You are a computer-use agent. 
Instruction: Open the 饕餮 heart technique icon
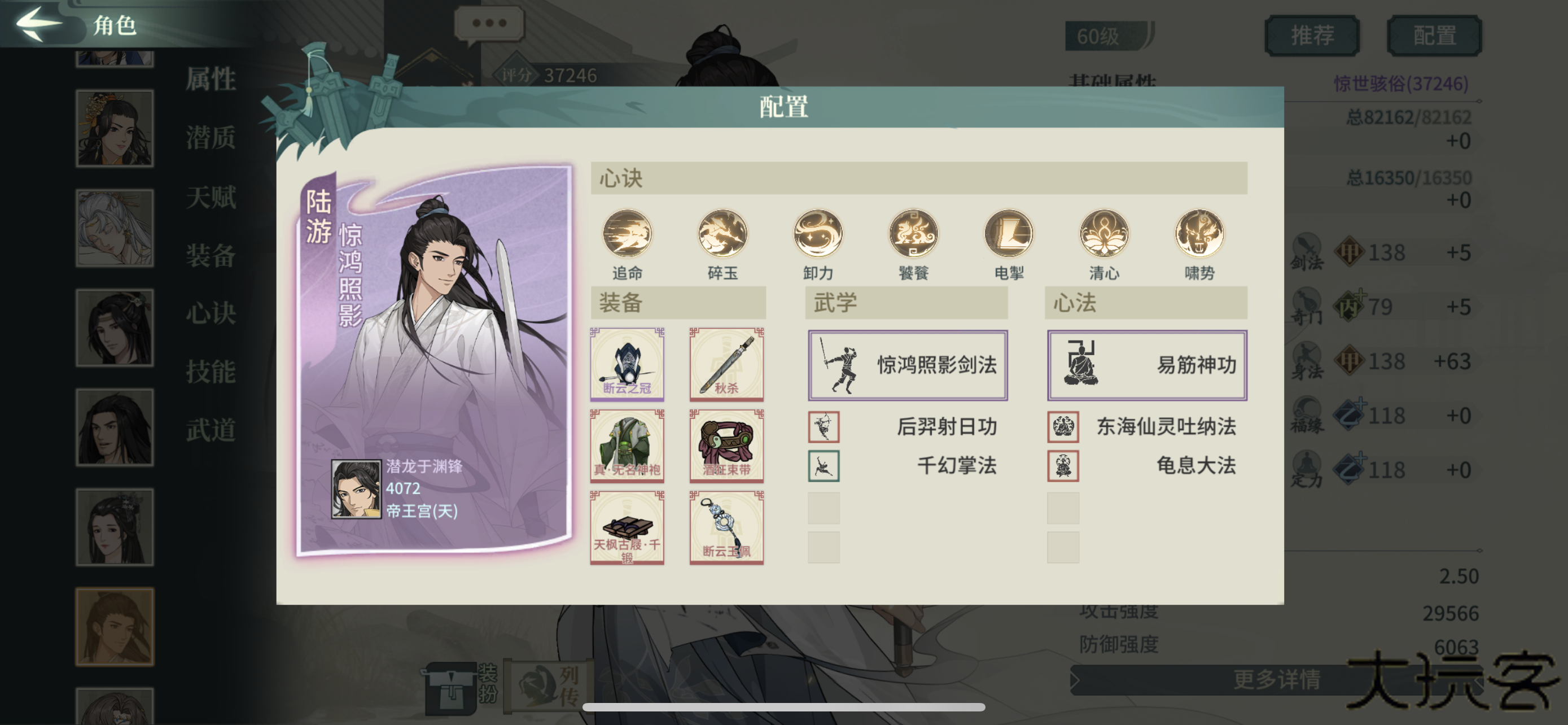point(913,233)
